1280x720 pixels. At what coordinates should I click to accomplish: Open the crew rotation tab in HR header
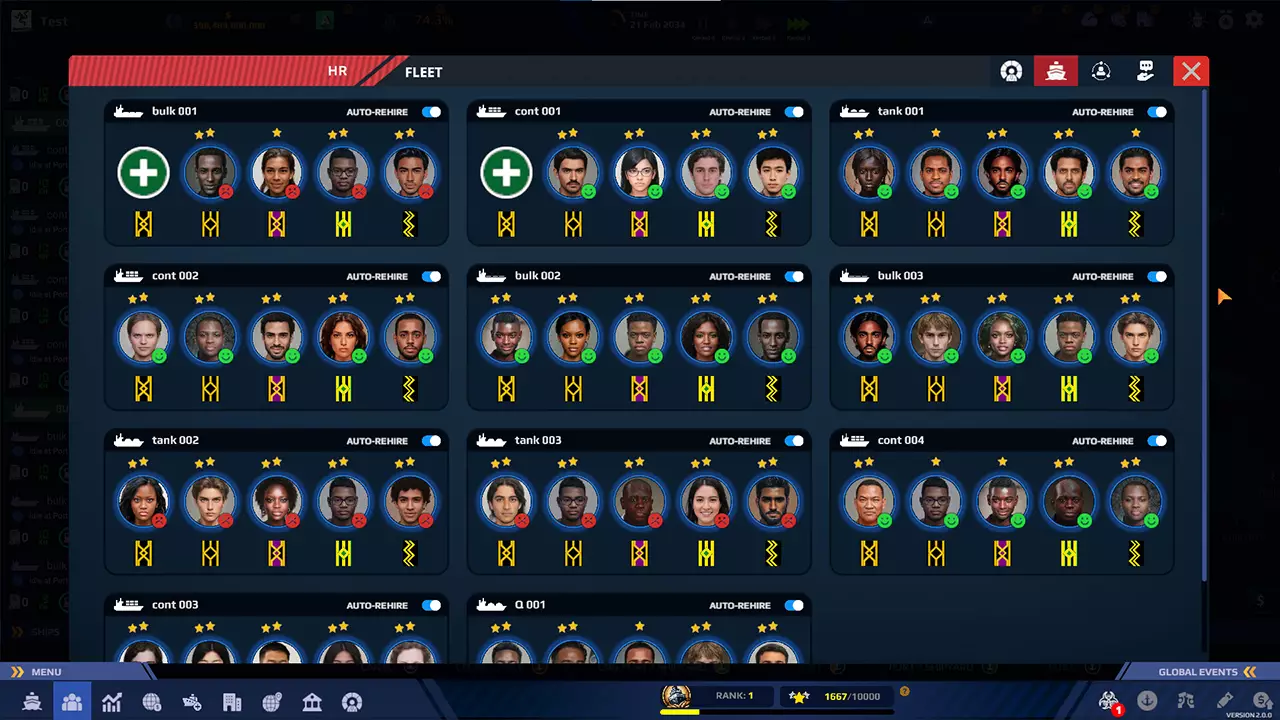(1101, 71)
